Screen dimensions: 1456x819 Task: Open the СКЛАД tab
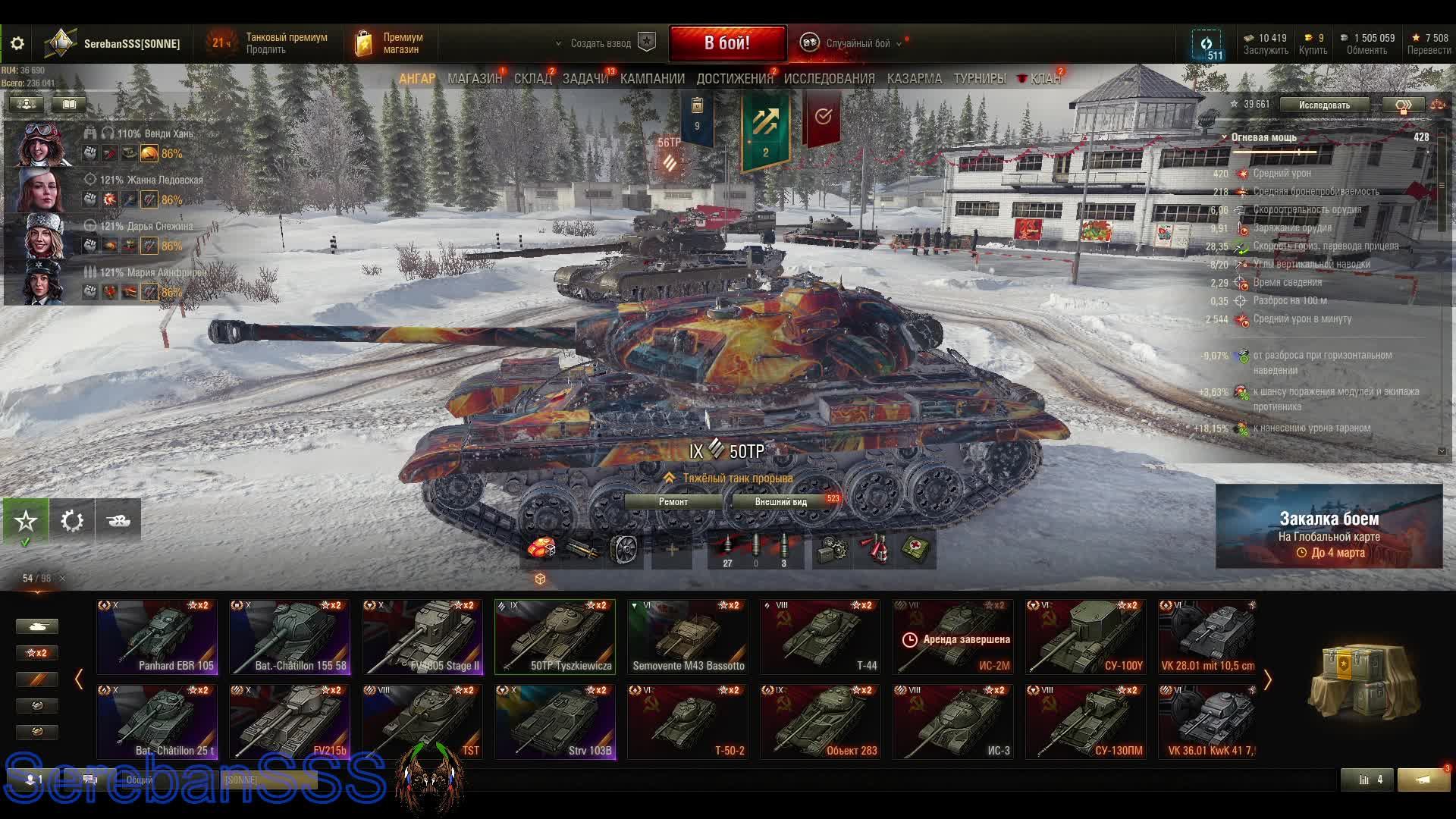(x=532, y=79)
